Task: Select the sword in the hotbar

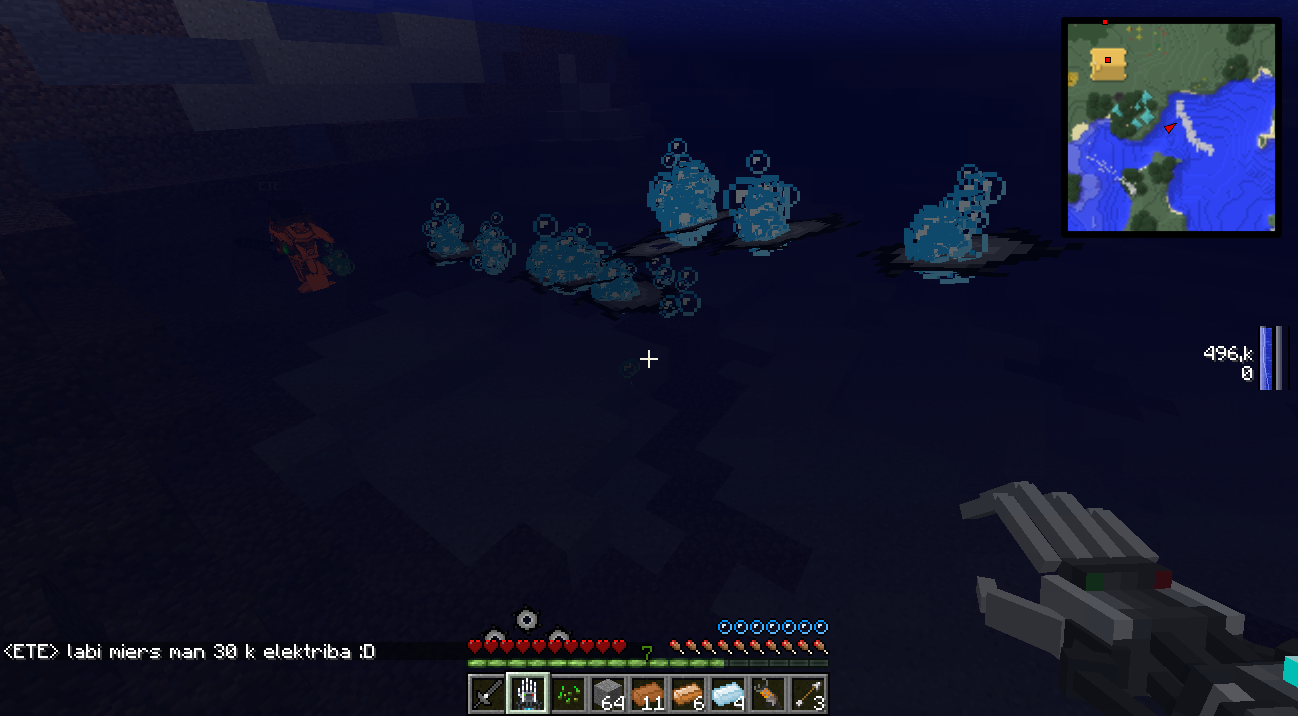Action: tap(488, 693)
